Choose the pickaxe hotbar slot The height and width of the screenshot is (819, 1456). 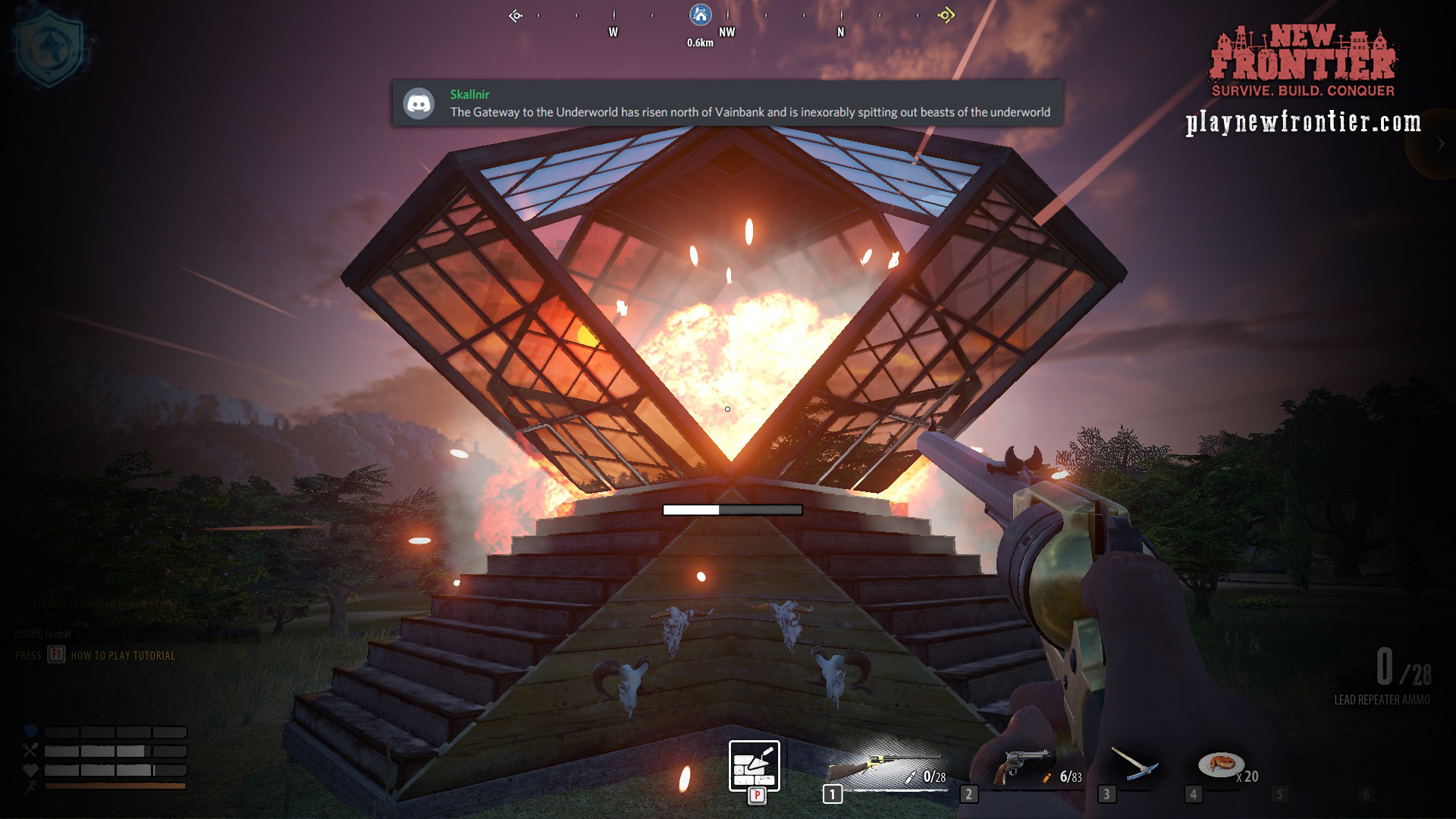1134,764
